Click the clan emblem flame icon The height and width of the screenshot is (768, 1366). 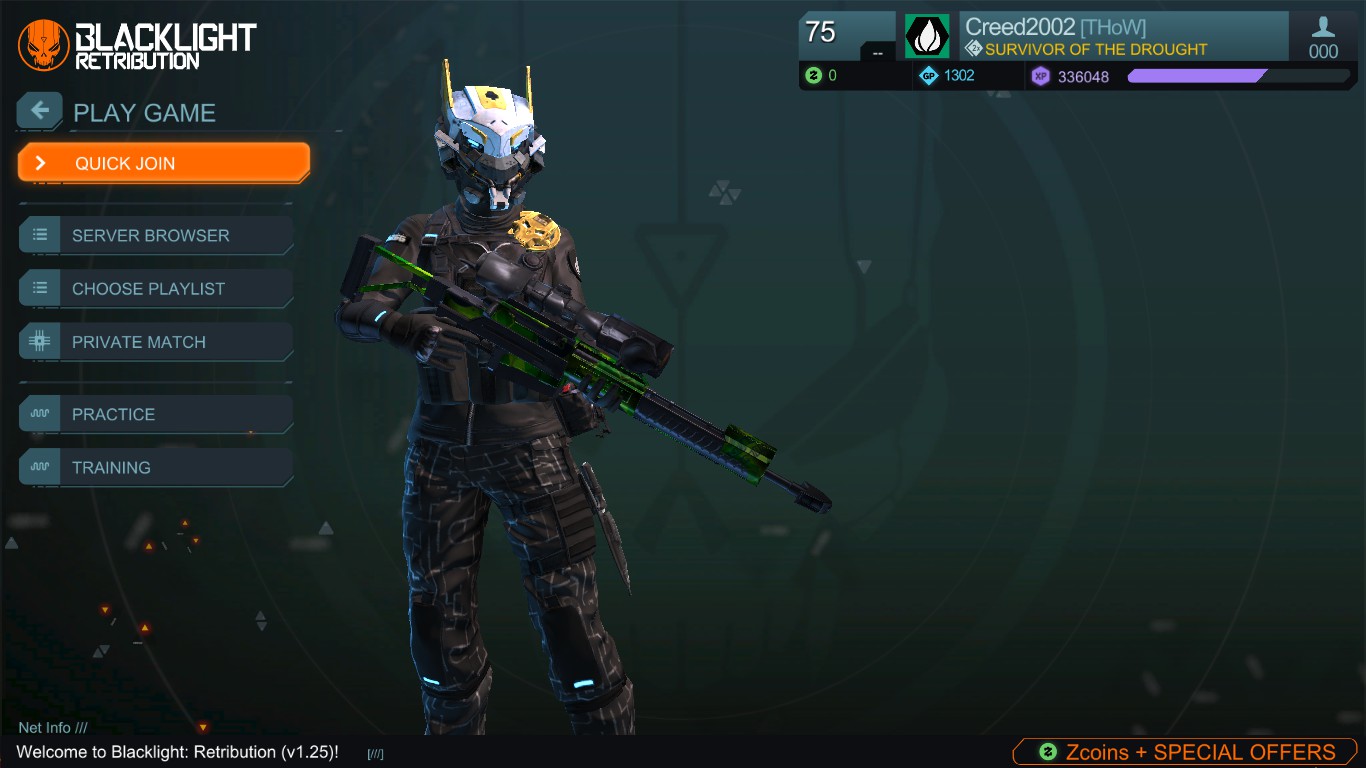click(x=925, y=35)
